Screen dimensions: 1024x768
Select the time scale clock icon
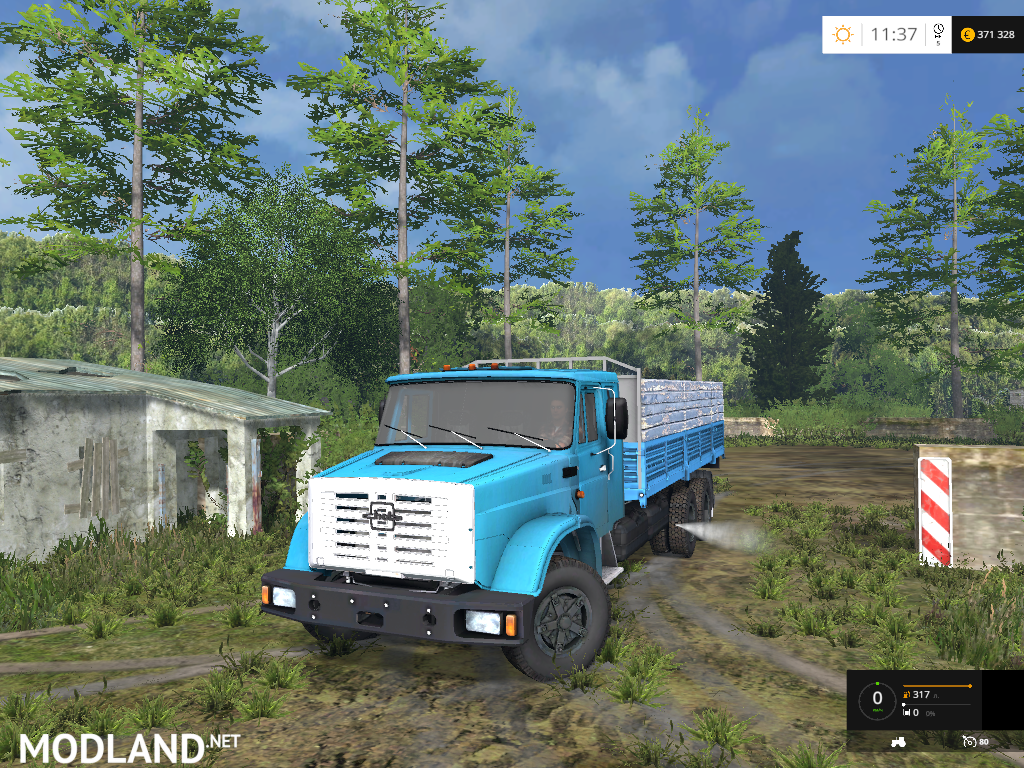(x=938, y=31)
